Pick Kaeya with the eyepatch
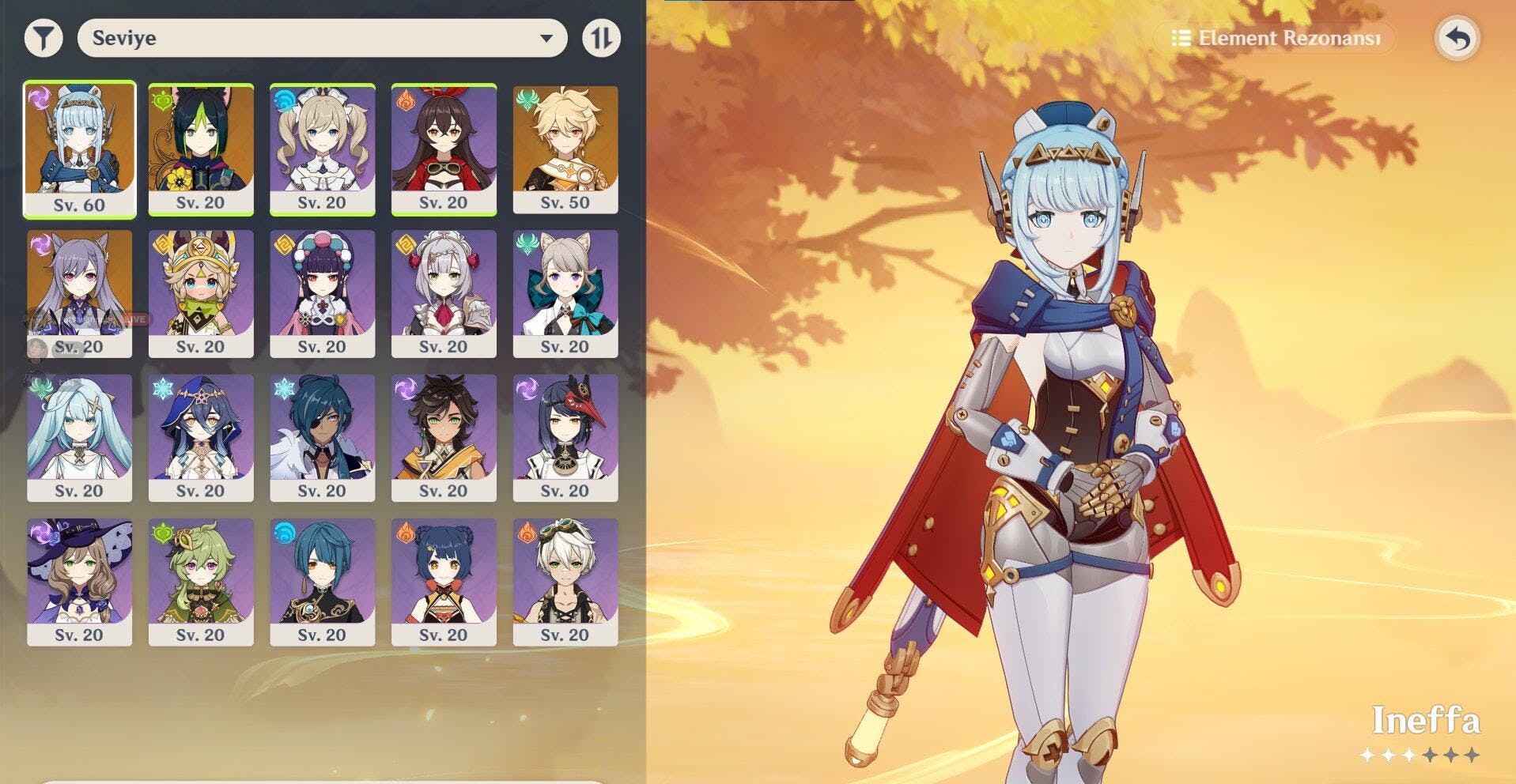This screenshot has height=784, width=1516. coord(322,437)
